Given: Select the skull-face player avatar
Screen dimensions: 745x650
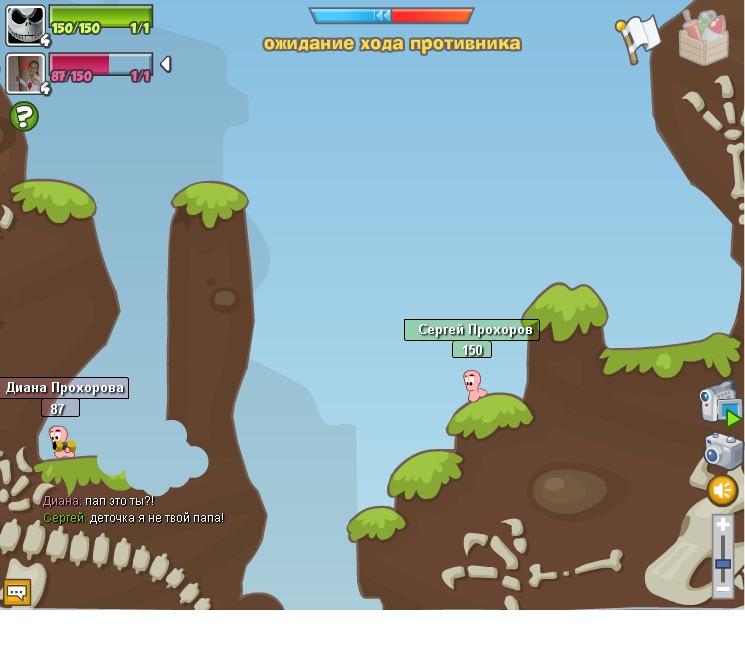Looking at the screenshot, I should pos(25,25).
